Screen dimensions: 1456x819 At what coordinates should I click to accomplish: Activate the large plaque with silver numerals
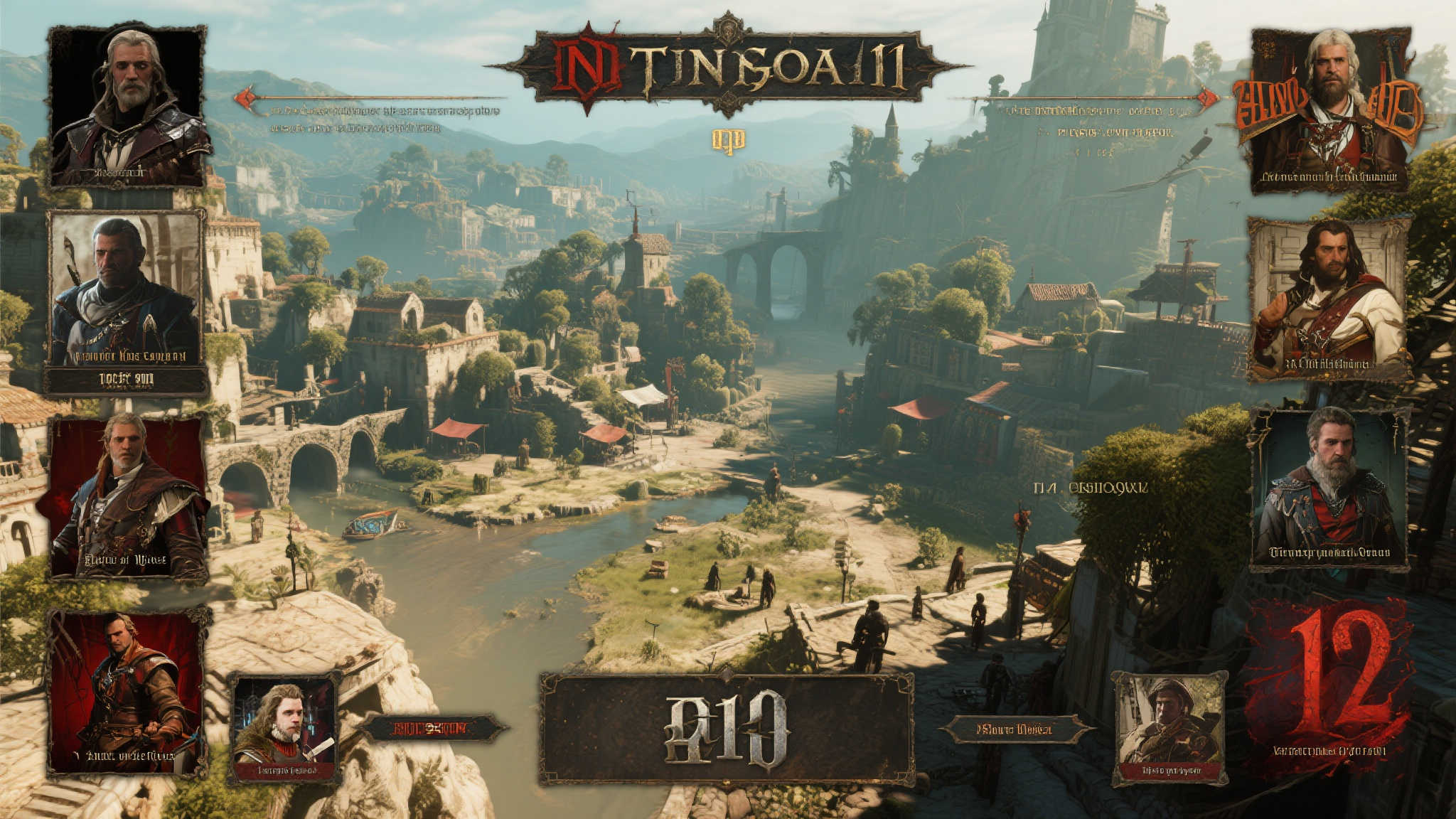point(727,729)
